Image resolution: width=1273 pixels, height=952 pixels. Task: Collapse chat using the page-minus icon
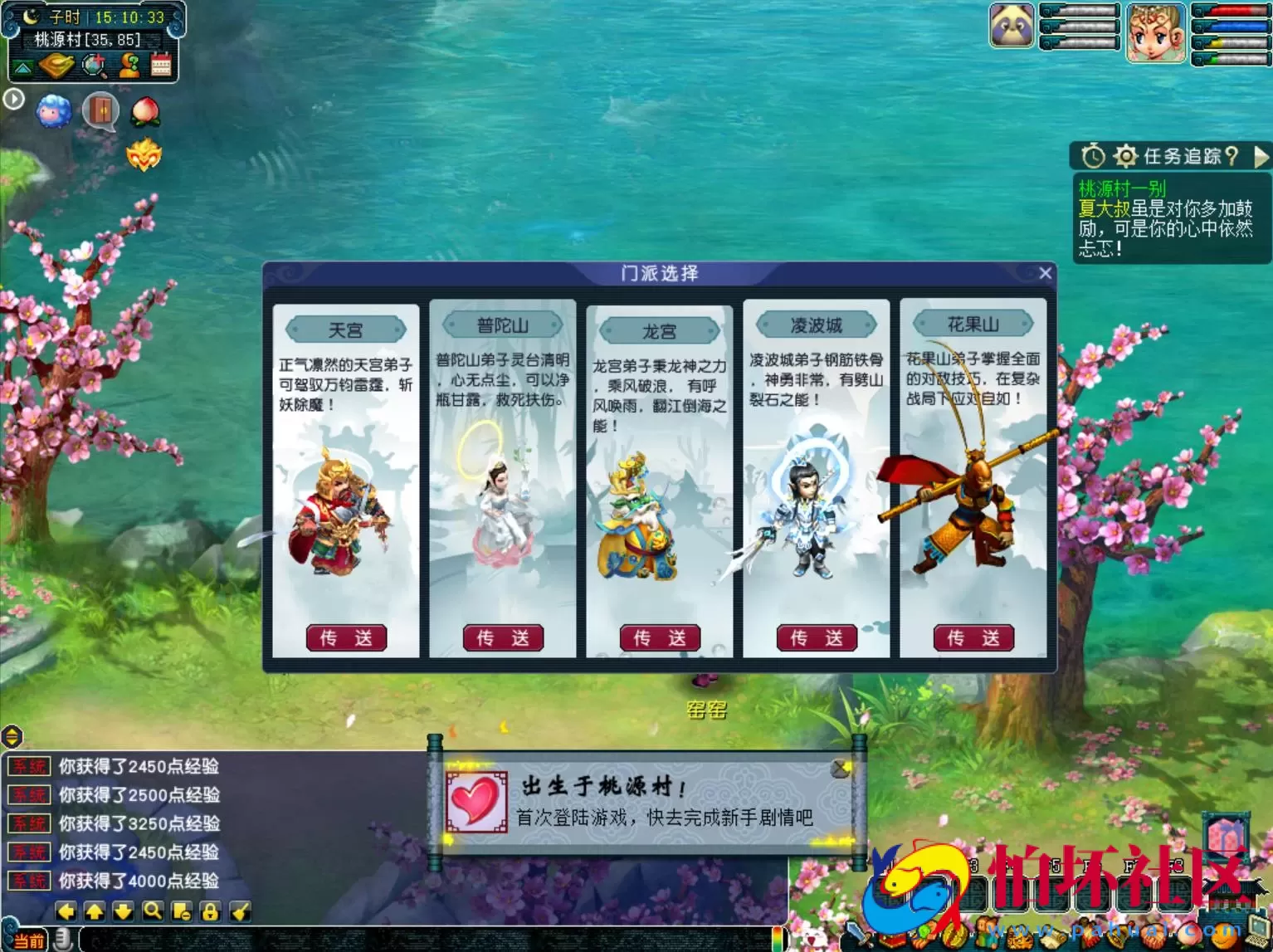[181, 911]
